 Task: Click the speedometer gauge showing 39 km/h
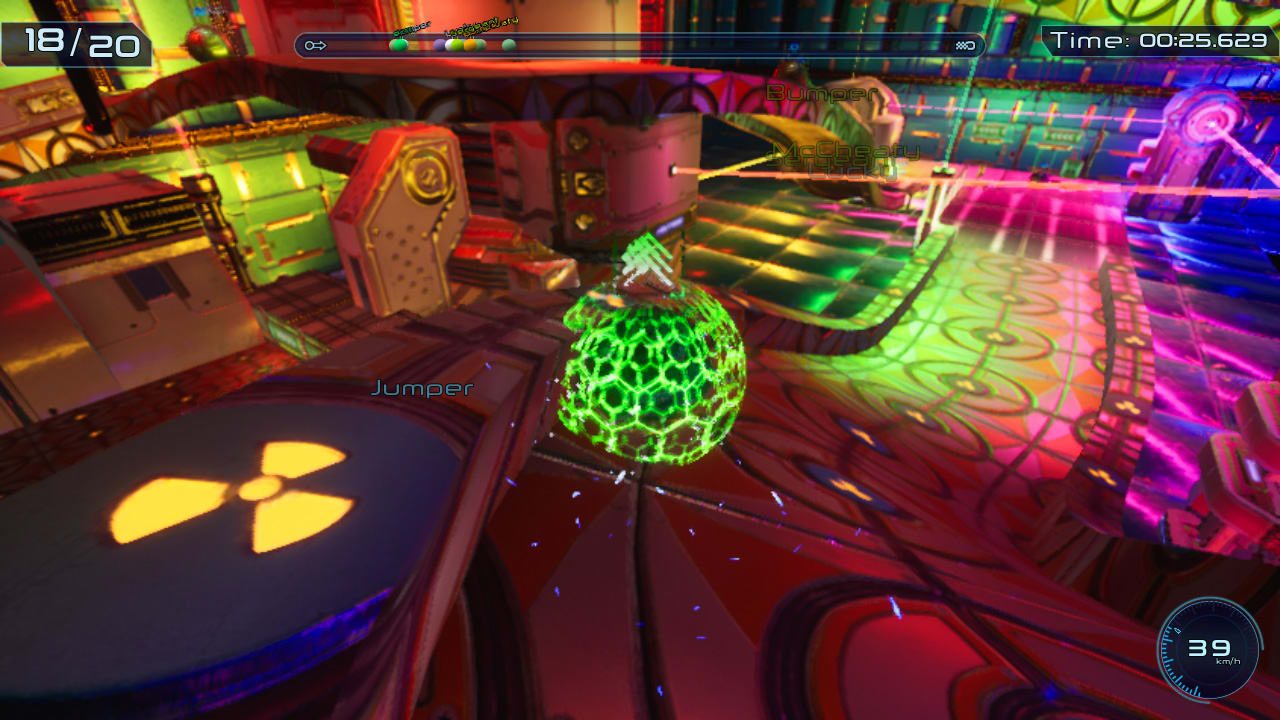click(1207, 648)
